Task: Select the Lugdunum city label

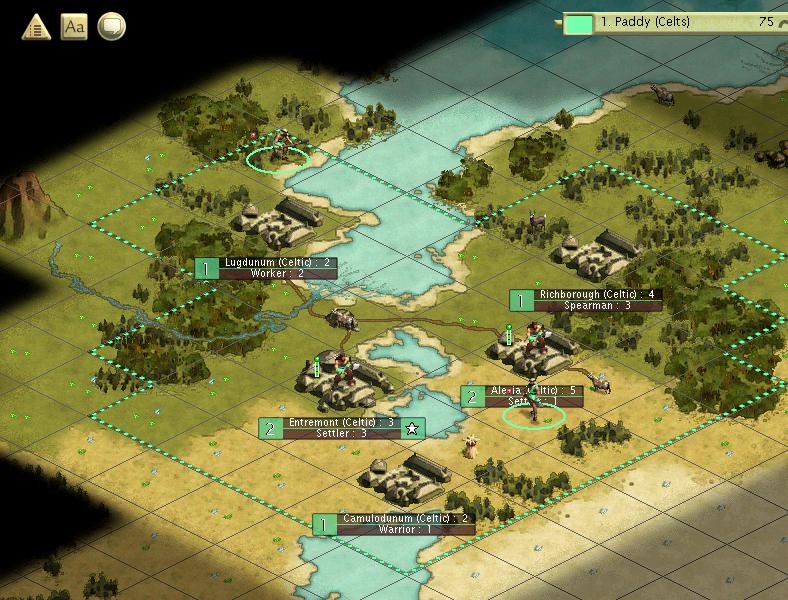Action: [x=277, y=263]
